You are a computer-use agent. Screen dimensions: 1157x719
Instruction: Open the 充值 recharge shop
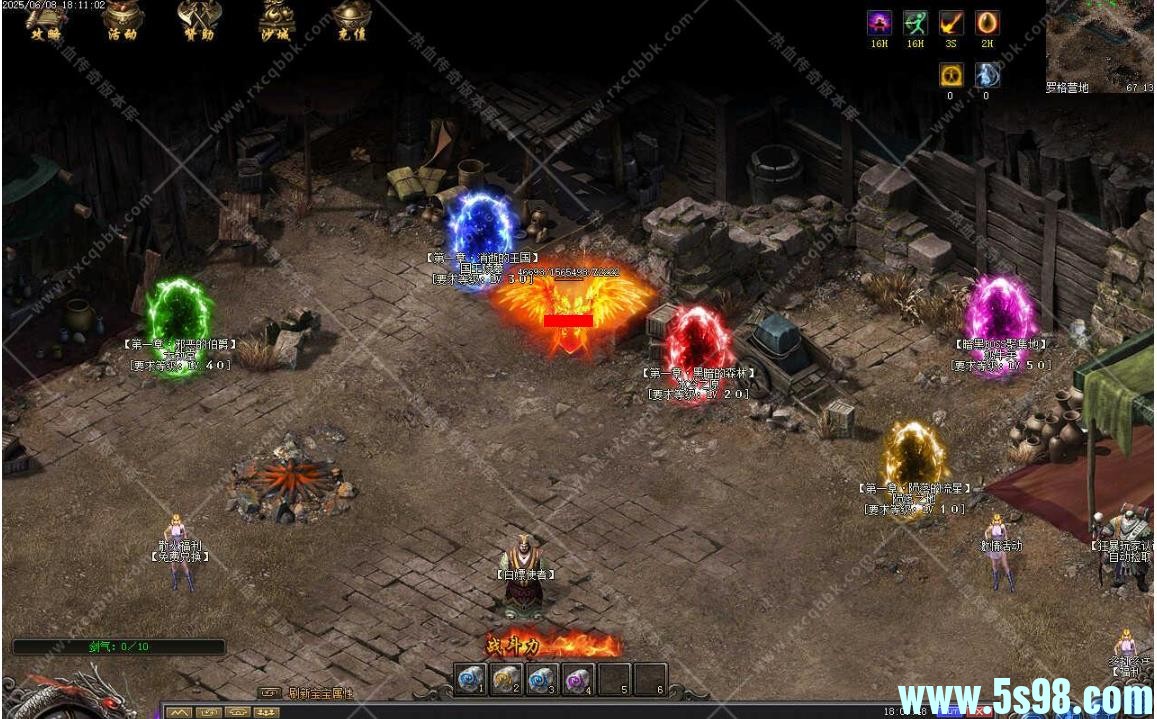click(352, 20)
